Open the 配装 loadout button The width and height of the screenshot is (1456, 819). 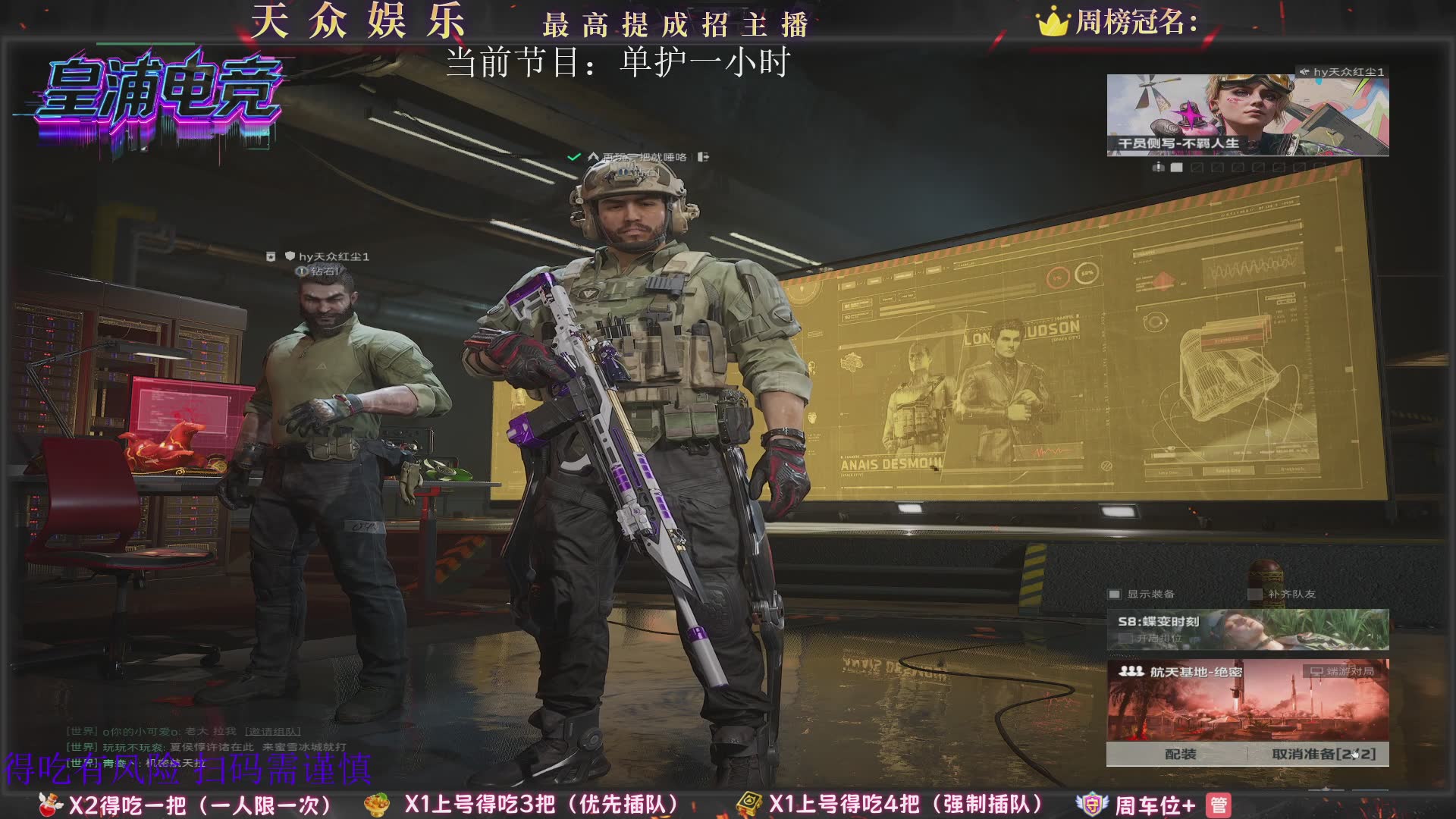1180,754
